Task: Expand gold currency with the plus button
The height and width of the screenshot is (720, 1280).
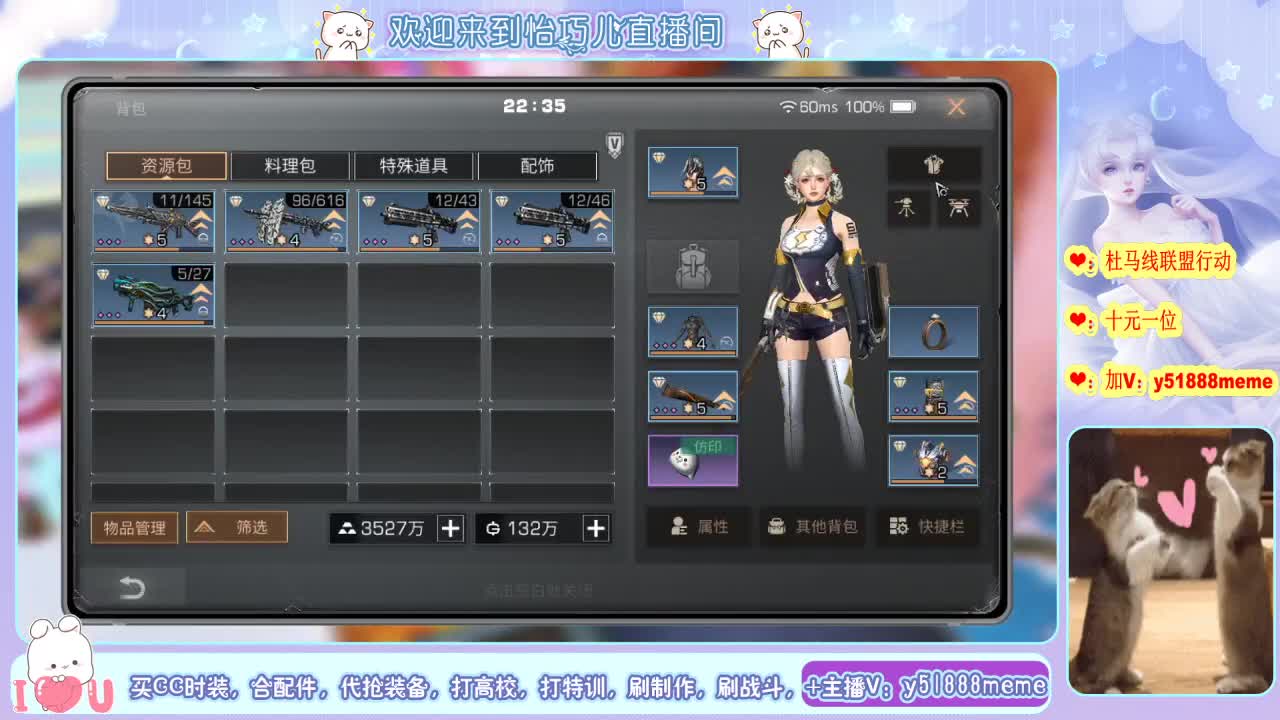Action: point(450,527)
